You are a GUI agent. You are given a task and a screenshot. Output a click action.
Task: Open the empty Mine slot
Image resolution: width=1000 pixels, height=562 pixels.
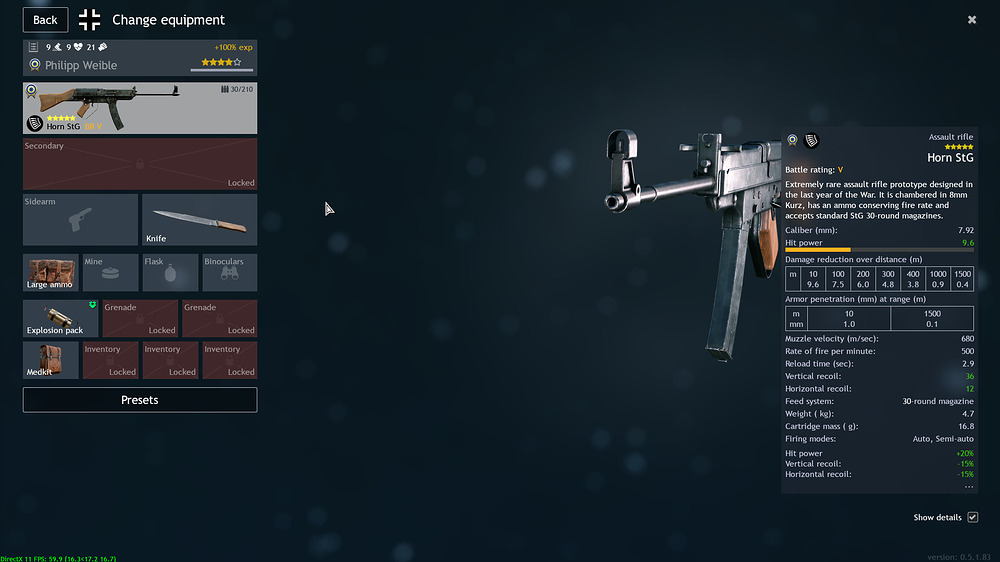(110, 273)
